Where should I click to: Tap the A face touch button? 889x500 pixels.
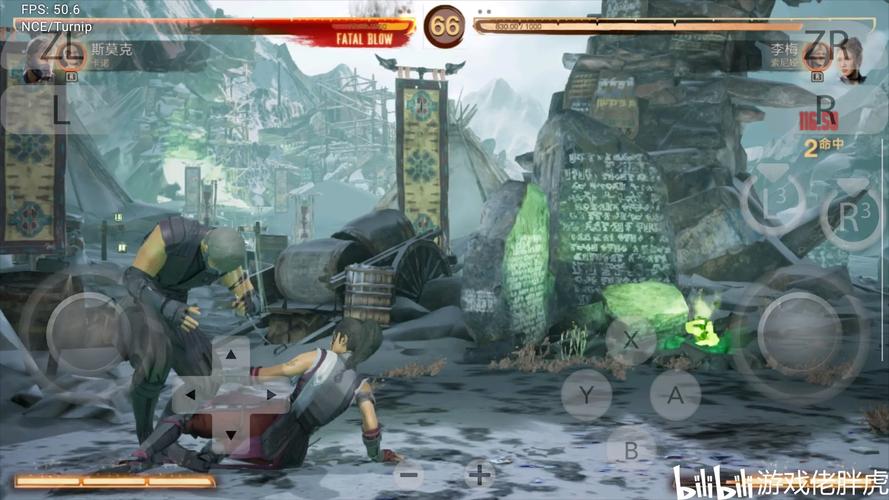point(675,395)
